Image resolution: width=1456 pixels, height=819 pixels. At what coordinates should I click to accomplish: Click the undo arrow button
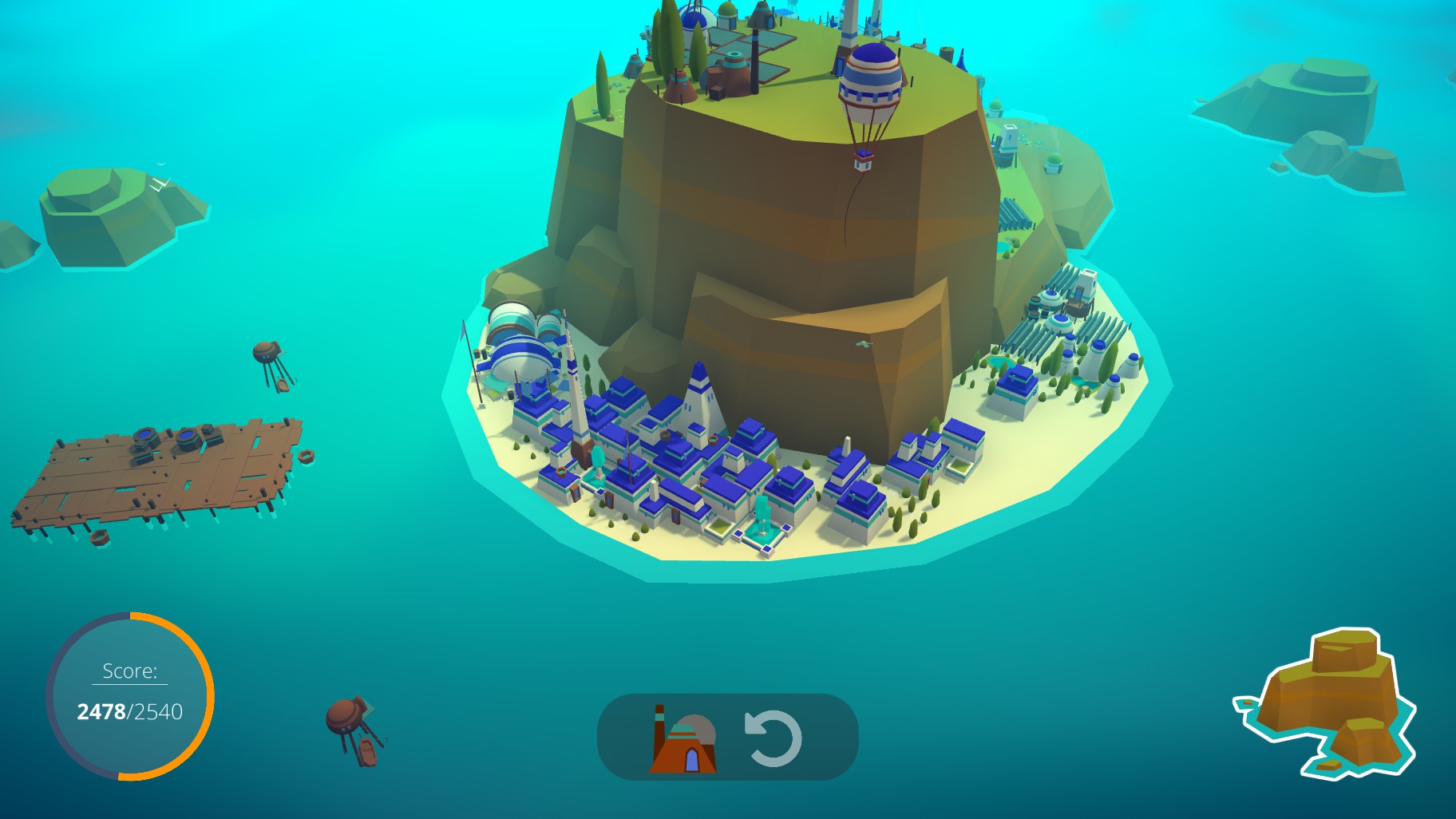point(772,738)
